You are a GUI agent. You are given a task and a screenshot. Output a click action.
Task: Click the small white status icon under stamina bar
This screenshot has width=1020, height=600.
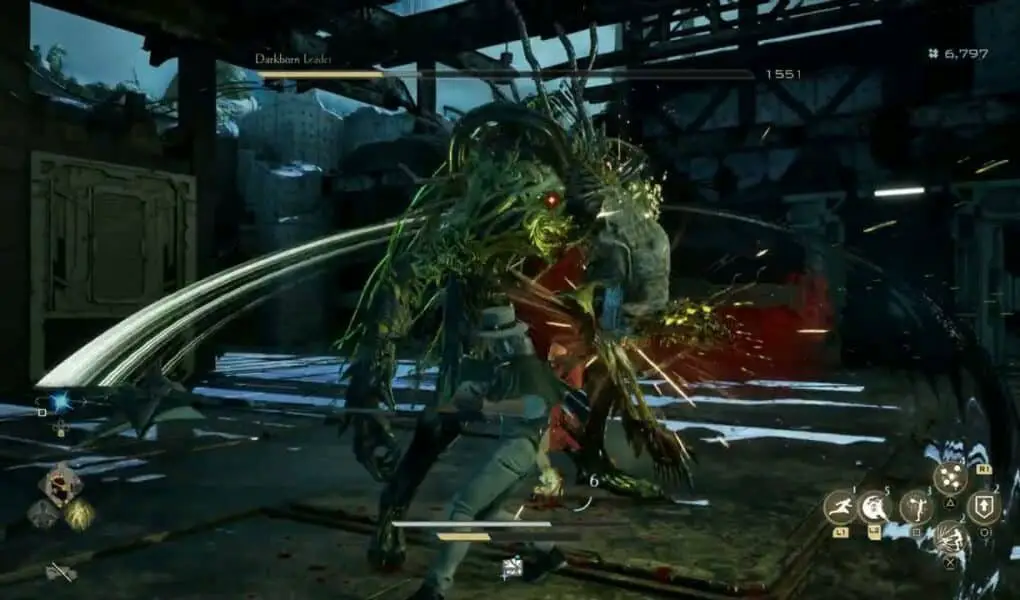coord(512,569)
